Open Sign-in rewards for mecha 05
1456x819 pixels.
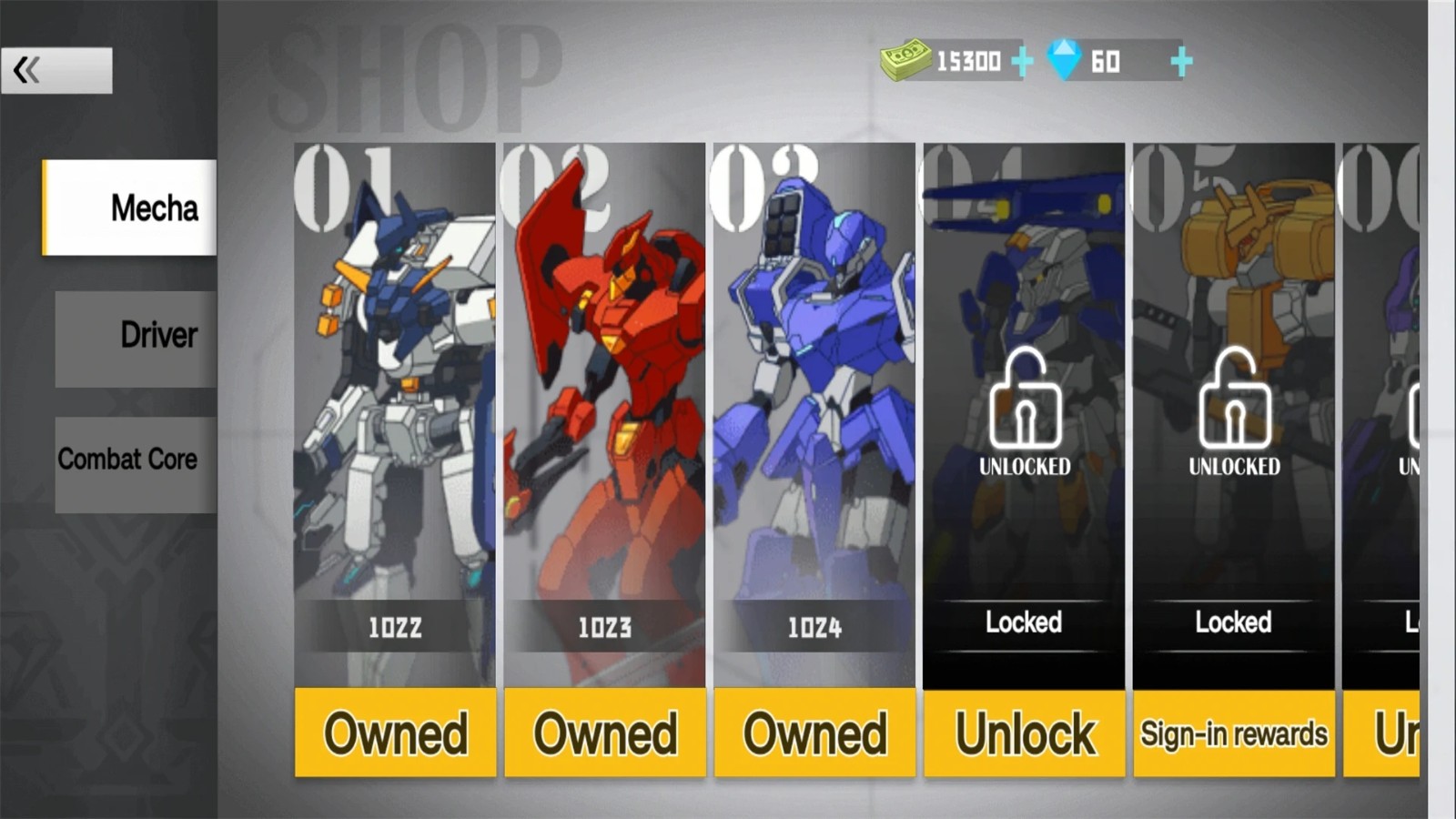[1234, 733]
